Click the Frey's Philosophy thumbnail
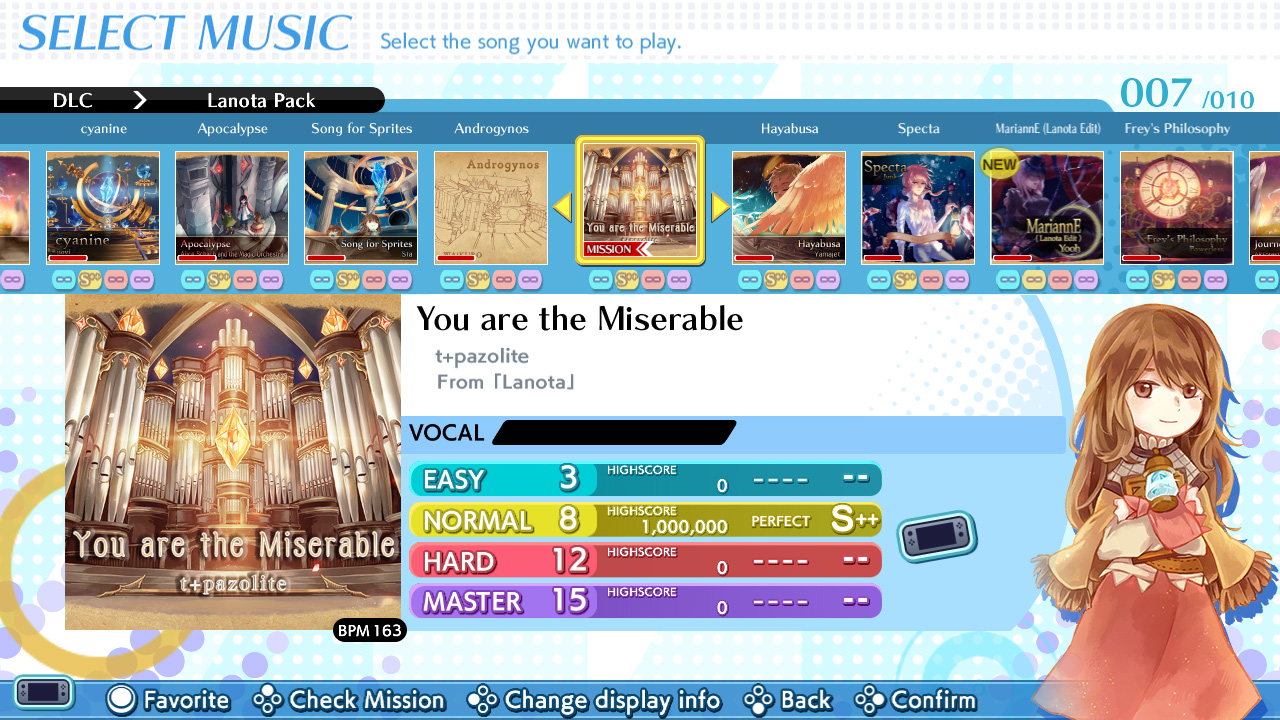This screenshot has width=1280, height=720. [1177, 207]
